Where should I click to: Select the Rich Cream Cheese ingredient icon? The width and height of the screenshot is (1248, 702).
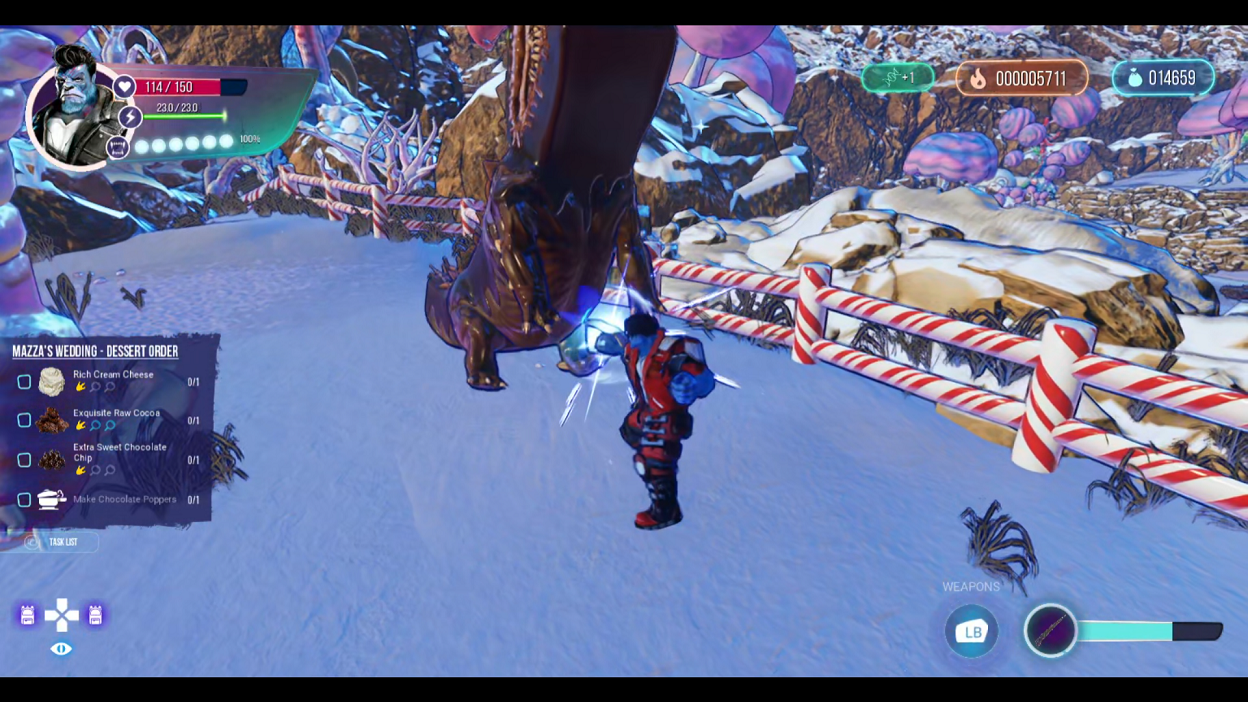pos(52,381)
